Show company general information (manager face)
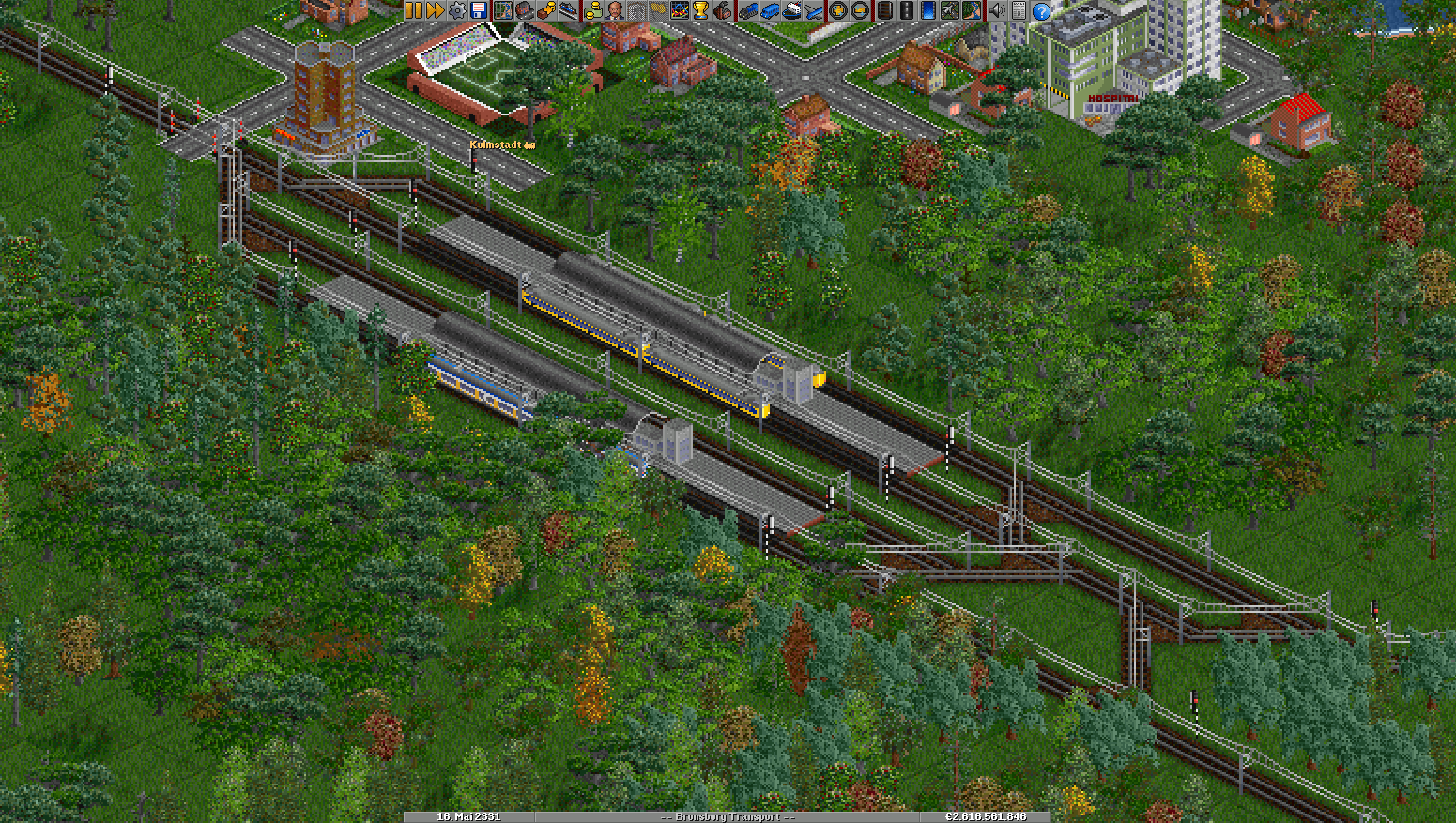Screen dimensions: 1456x823 (614, 10)
